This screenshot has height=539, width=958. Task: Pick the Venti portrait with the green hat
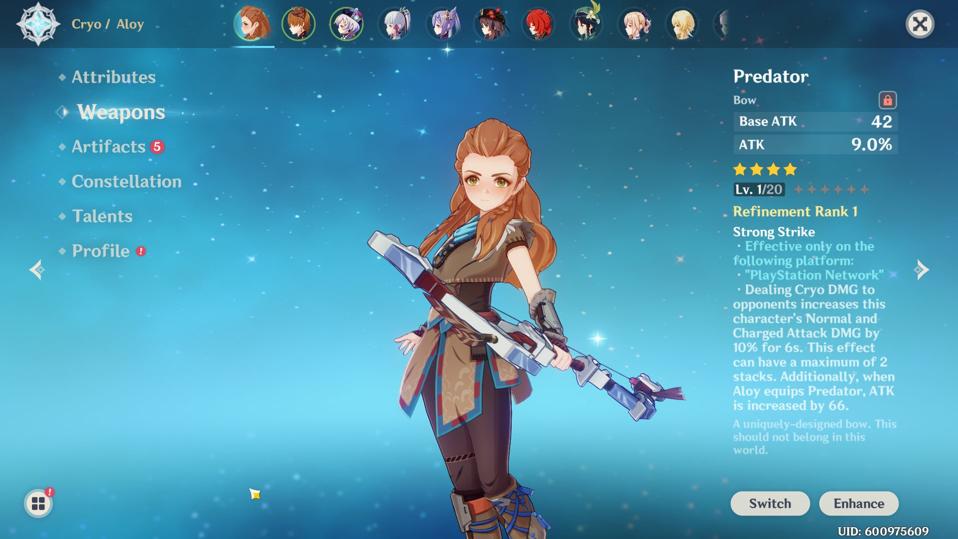587,23
